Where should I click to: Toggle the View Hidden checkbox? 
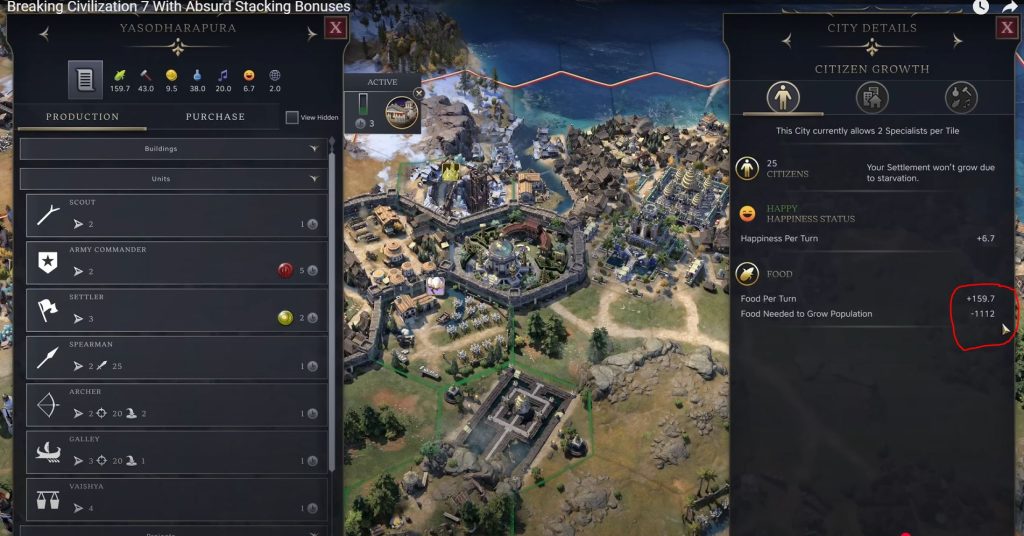pyautogui.click(x=292, y=118)
